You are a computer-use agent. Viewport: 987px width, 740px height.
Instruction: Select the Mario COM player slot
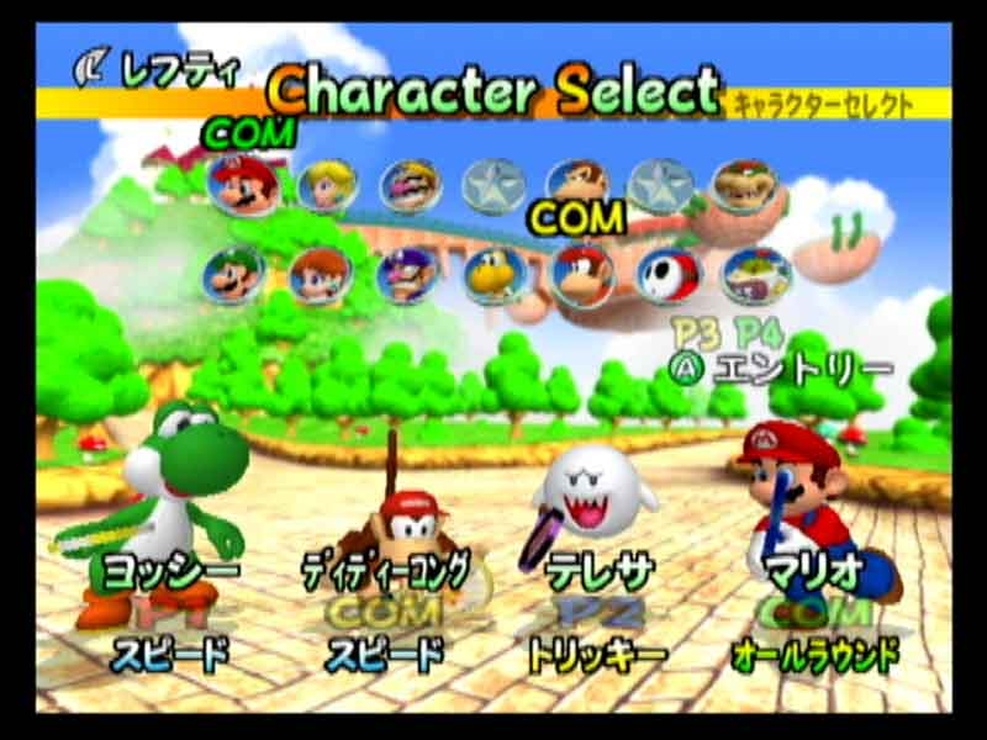[815, 530]
